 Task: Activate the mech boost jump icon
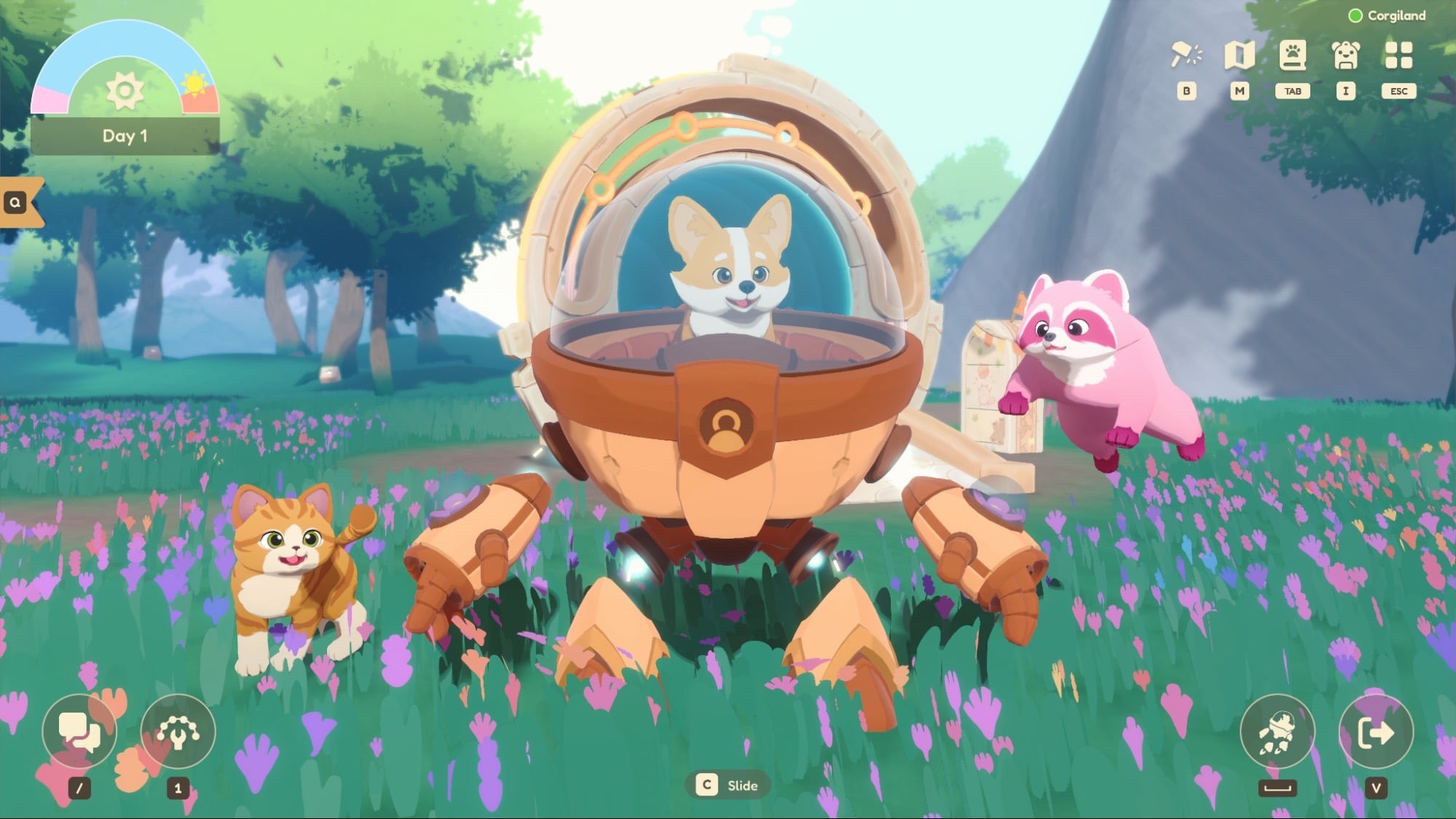[1278, 732]
